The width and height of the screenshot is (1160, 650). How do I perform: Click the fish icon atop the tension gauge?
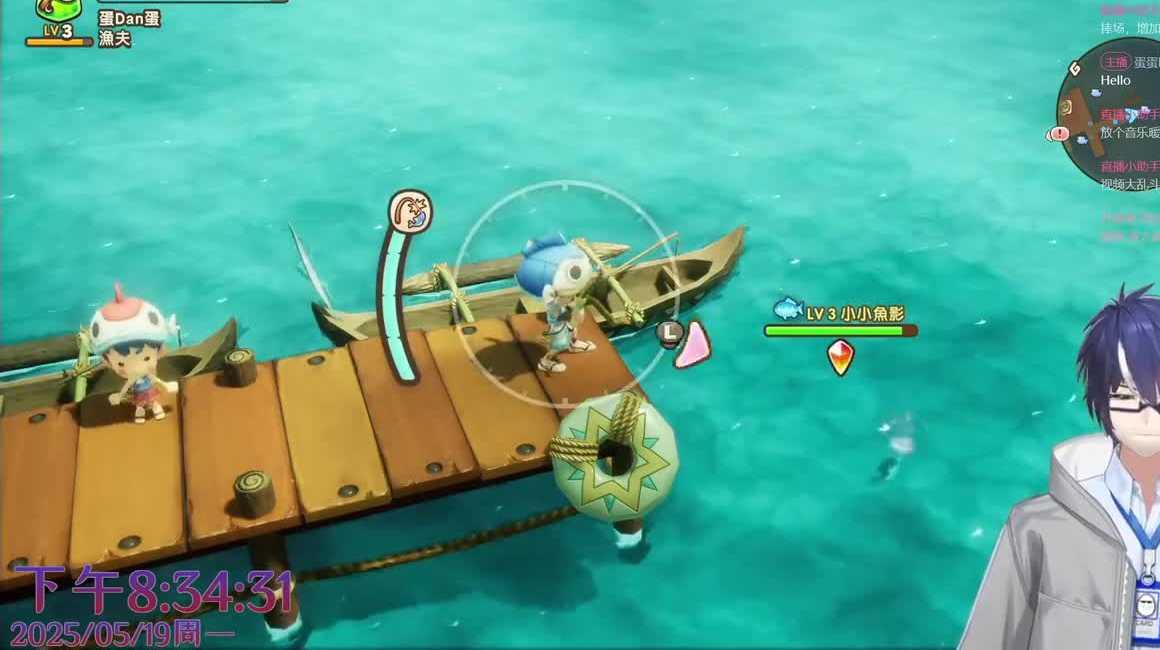point(410,212)
